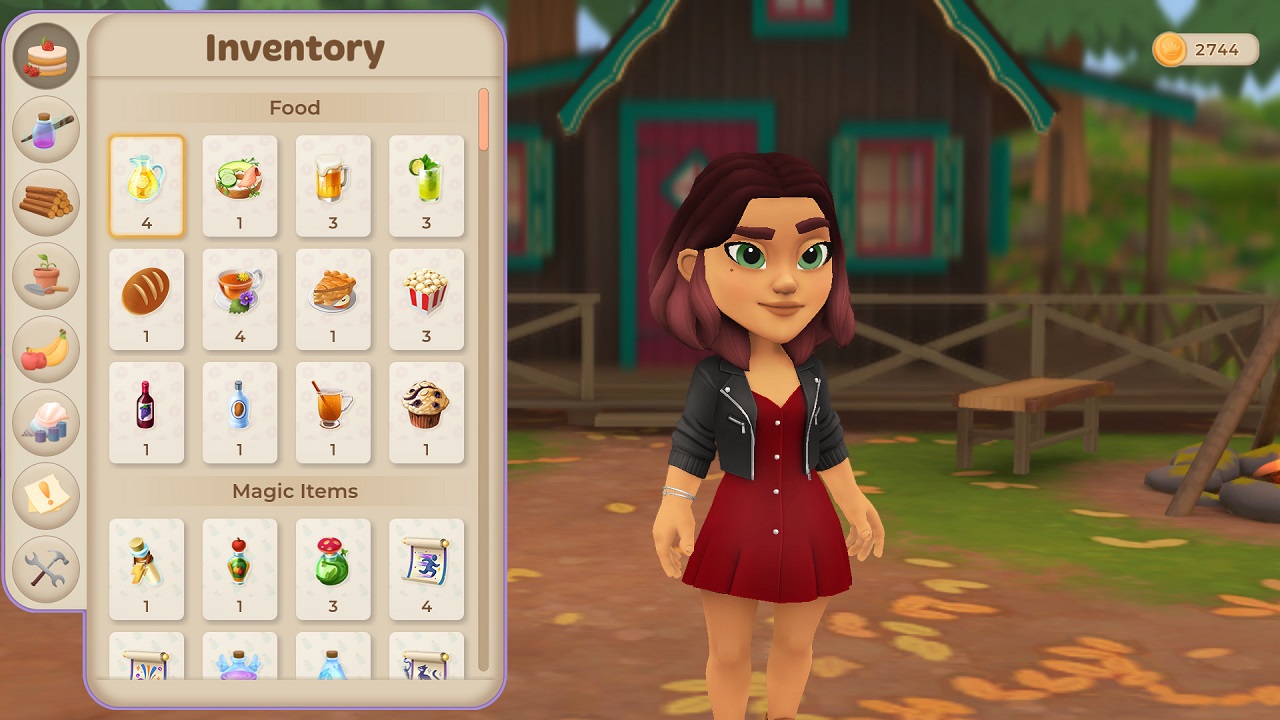Image resolution: width=1280 pixels, height=720 pixels.
Task: Choose the hammer and wrench tools tab
Action: pyautogui.click(x=46, y=569)
